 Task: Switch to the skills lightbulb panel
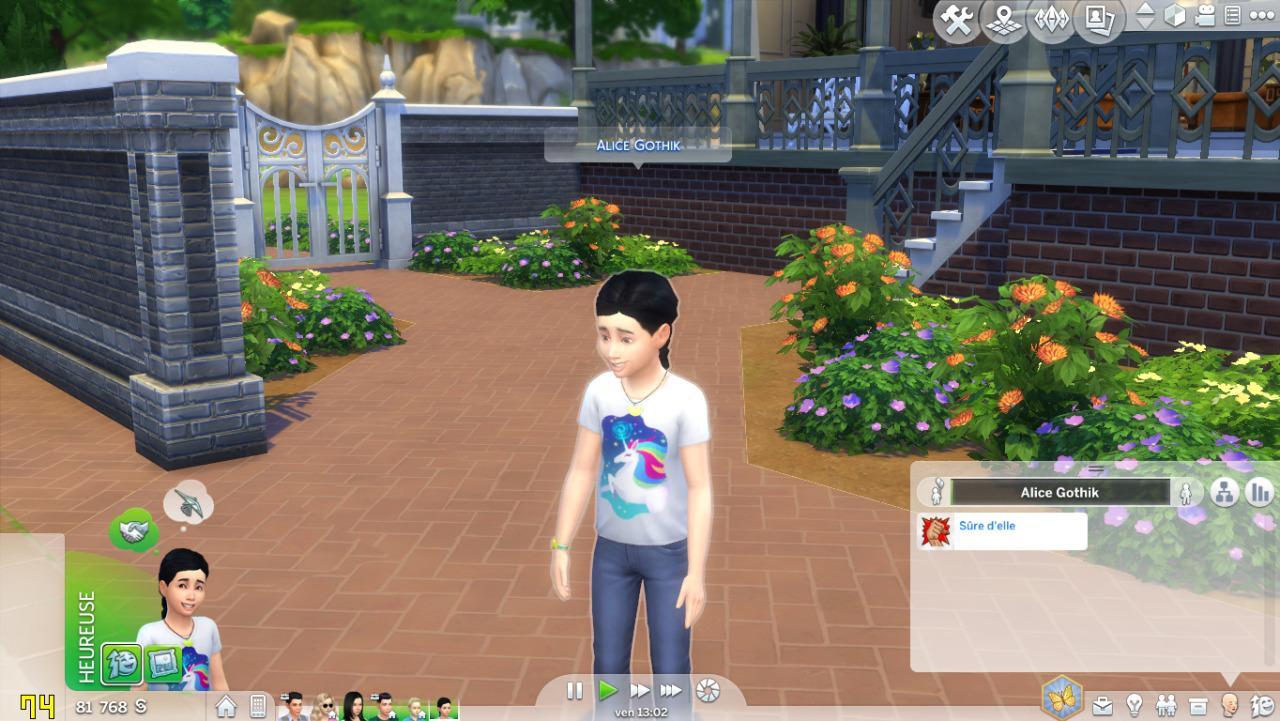1134,706
